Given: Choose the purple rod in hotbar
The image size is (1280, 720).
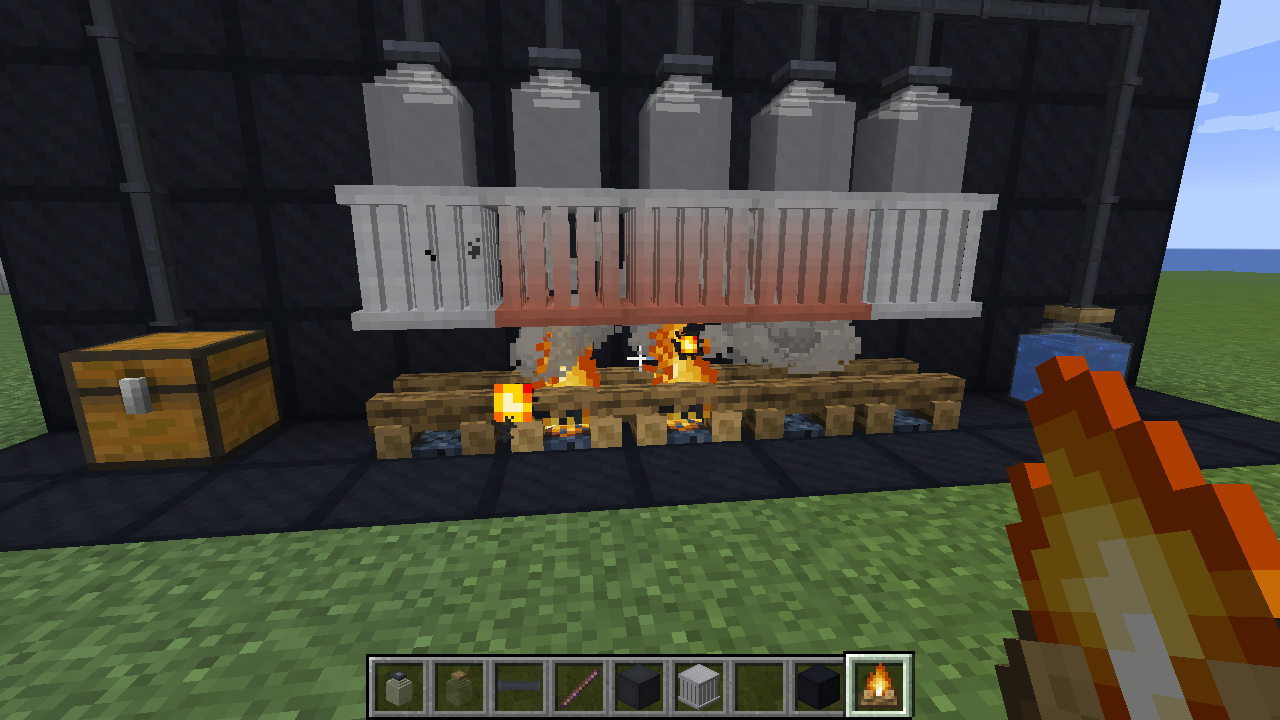Looking at the screenshot, I should pos(579,687).
